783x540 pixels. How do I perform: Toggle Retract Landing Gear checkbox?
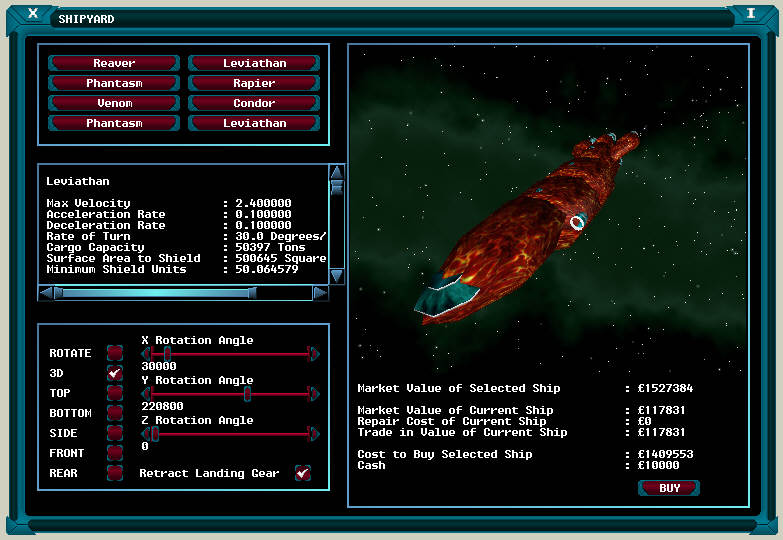(302, 473)
